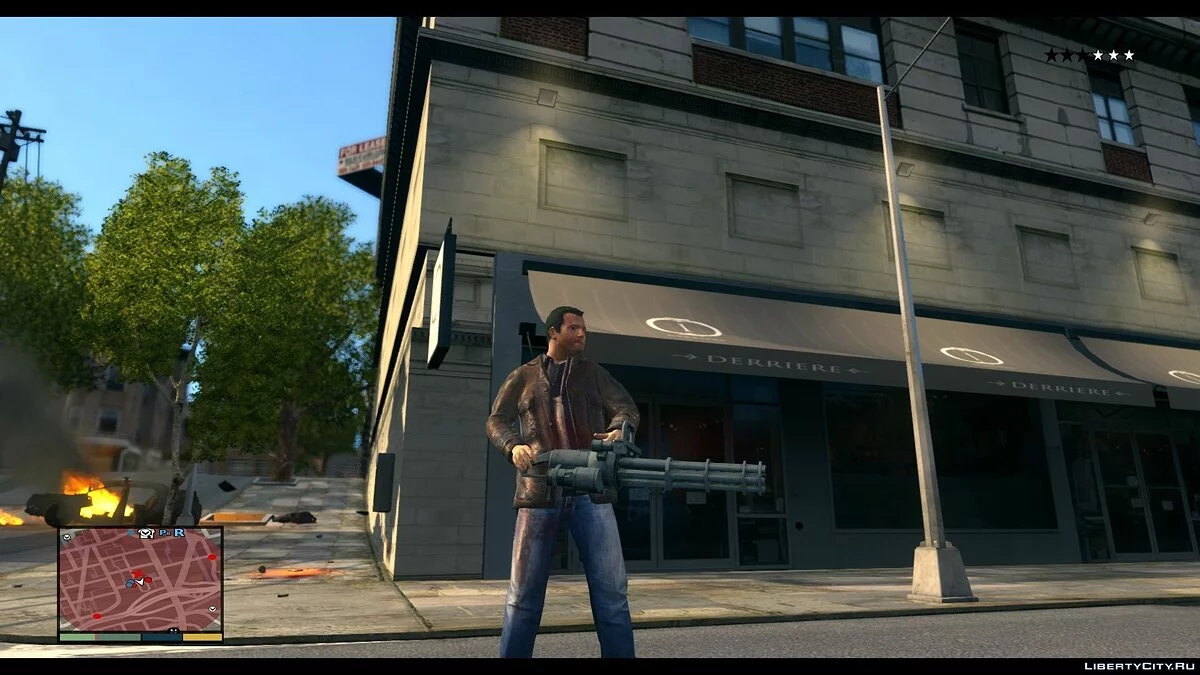The image size is (1200, 675).
Task: Click the wanted level stars
Action: (1089, 56)
